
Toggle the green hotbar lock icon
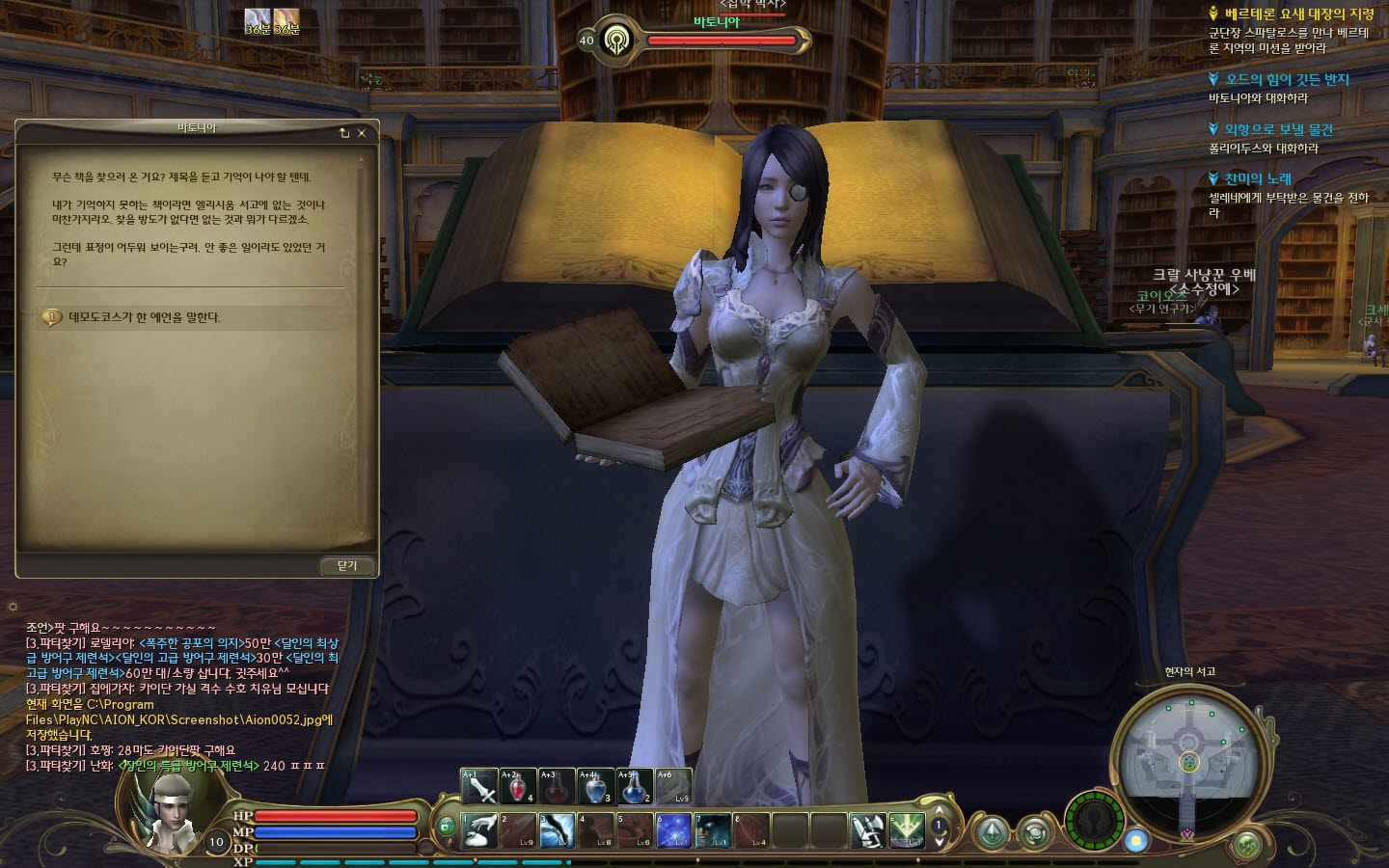tap(446, 827)
